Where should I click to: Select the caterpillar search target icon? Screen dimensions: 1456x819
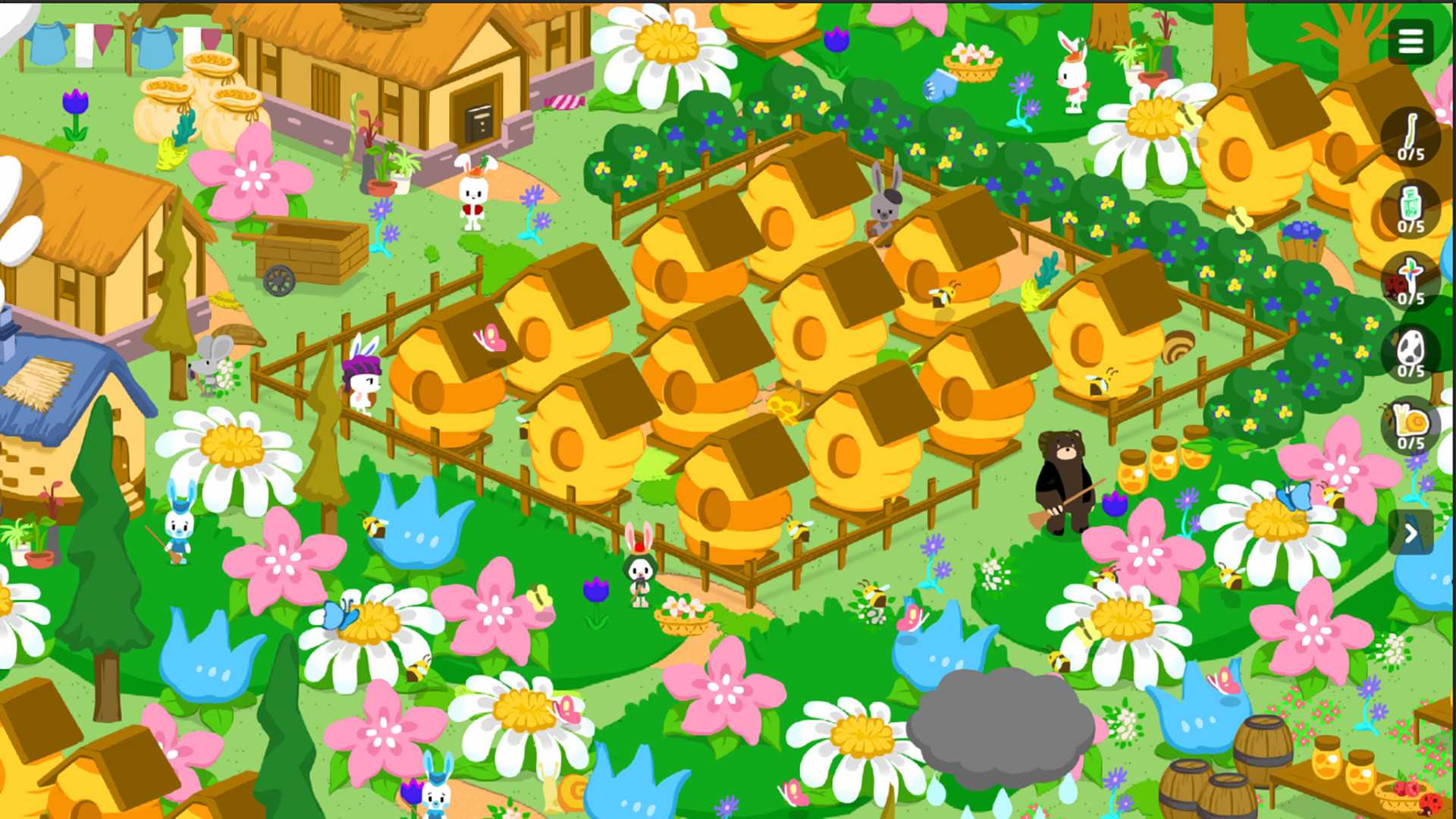point(1410,136)
